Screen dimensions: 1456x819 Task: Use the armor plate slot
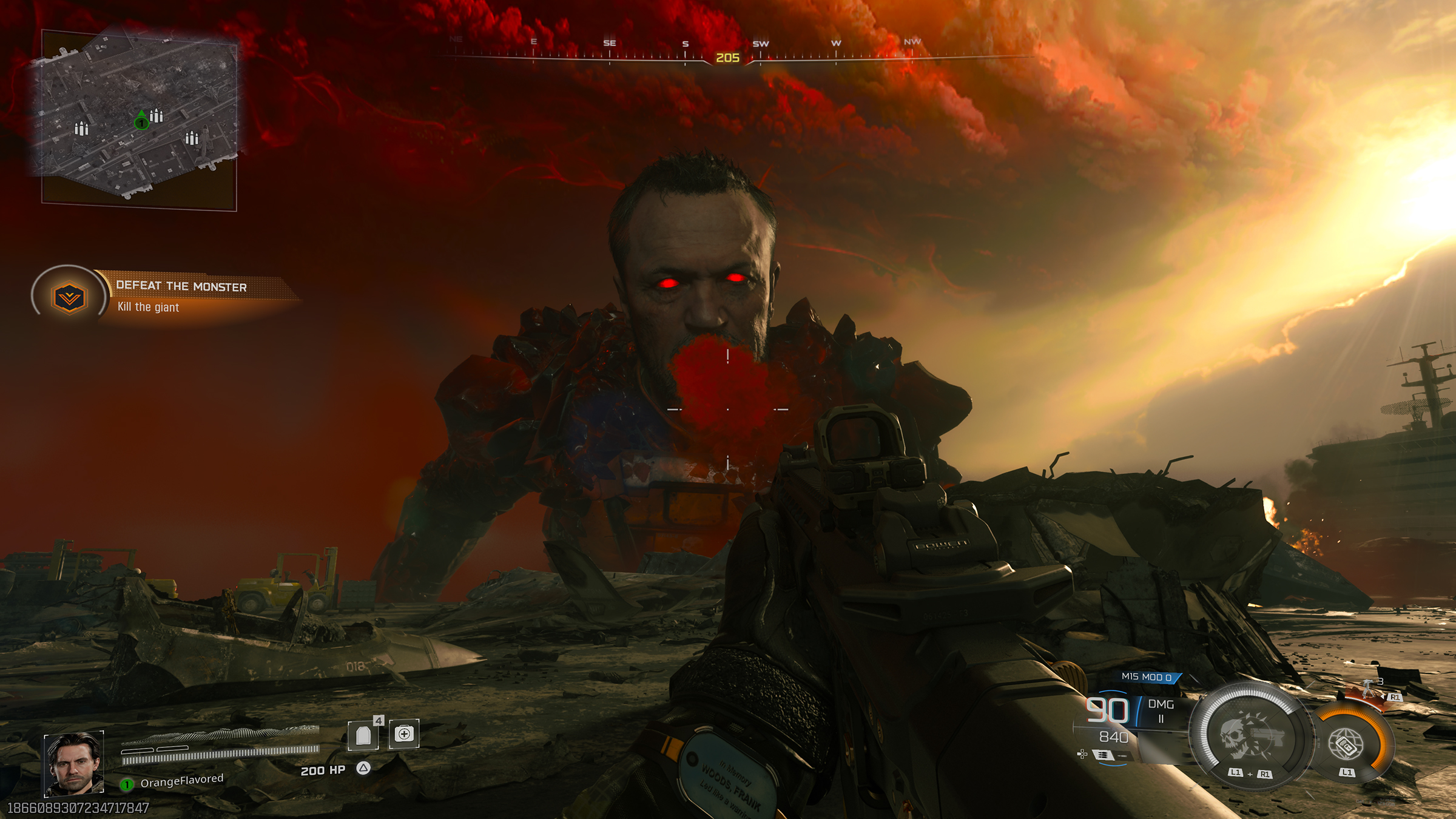point(363,735)
